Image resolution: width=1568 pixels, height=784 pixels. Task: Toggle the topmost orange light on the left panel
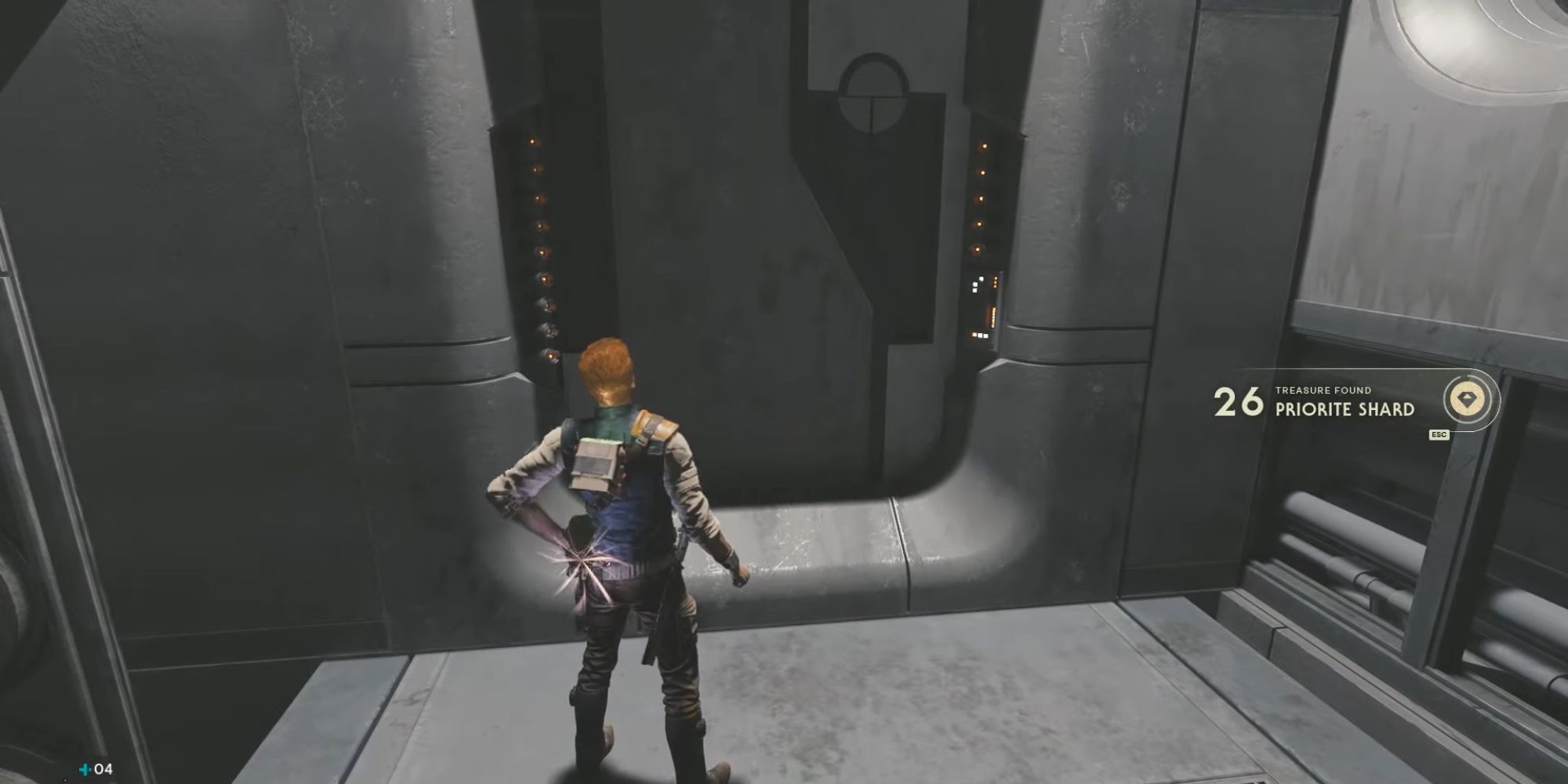[532, 142]
